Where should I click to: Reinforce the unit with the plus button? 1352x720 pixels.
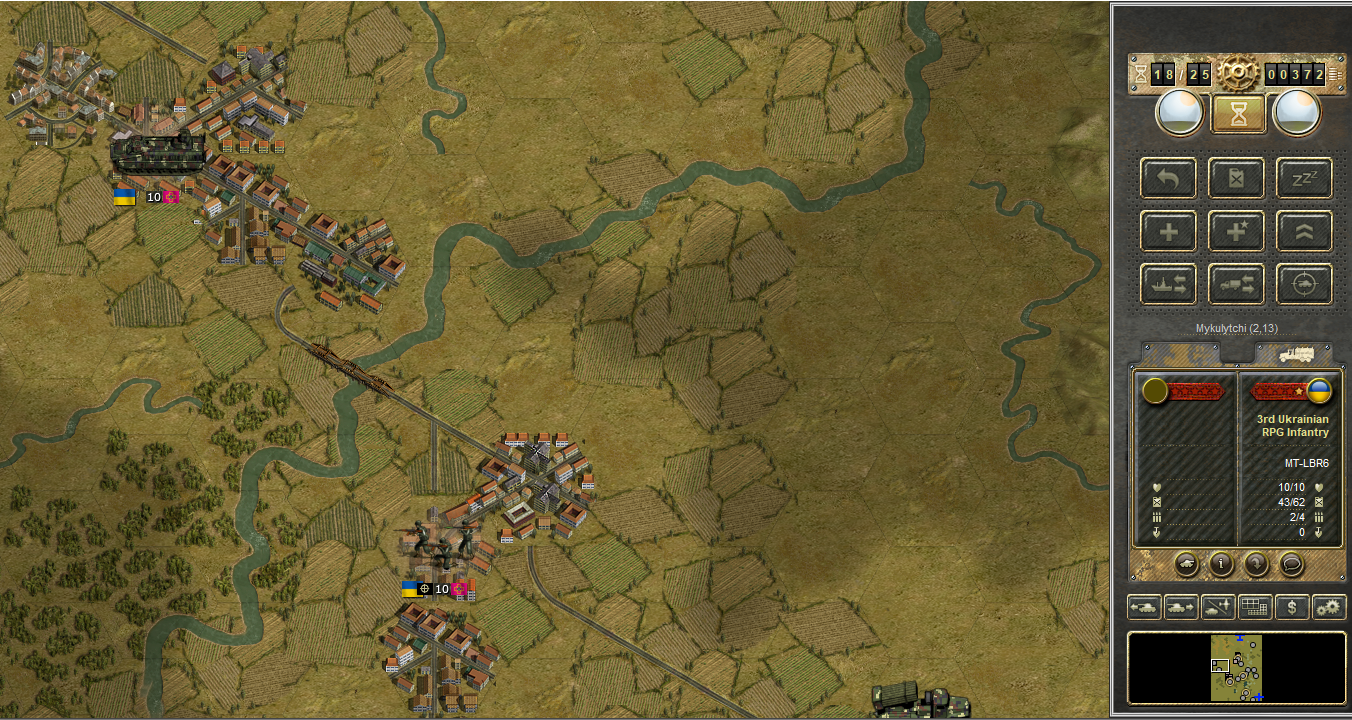(1168, 232)
